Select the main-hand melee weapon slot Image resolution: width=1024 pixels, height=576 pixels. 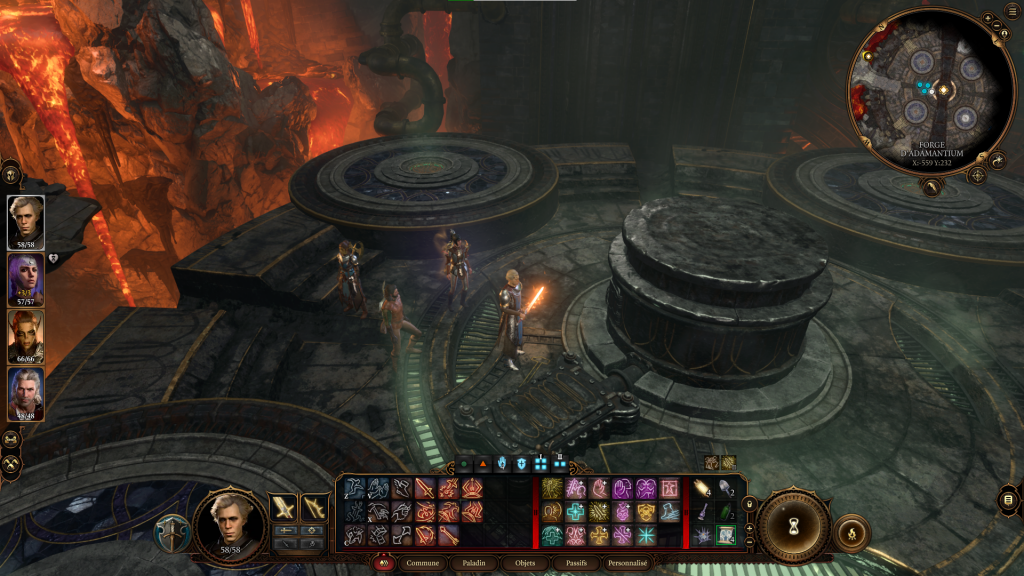point(284,507)
